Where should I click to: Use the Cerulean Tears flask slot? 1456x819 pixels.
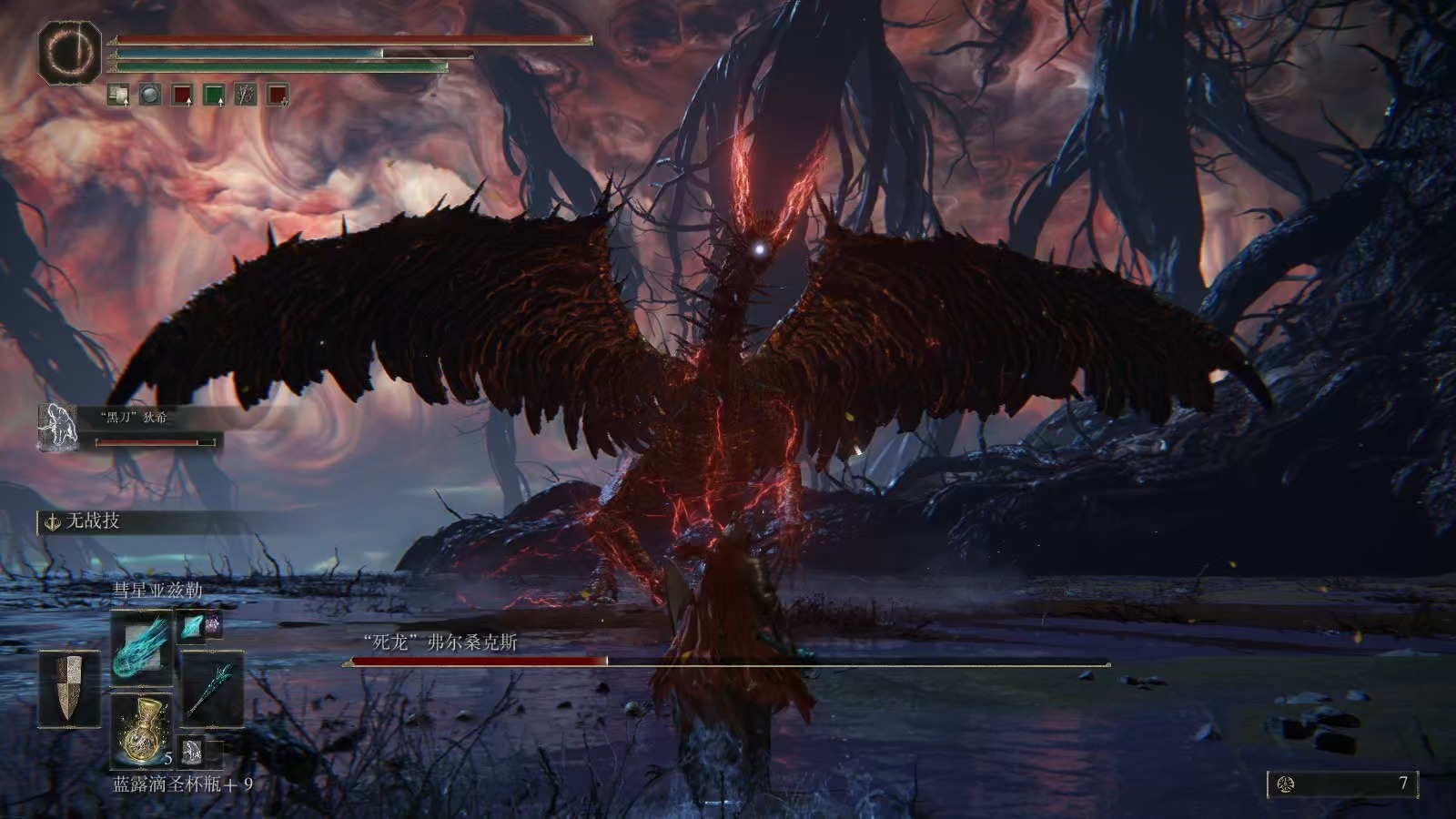tap(142, 729)
